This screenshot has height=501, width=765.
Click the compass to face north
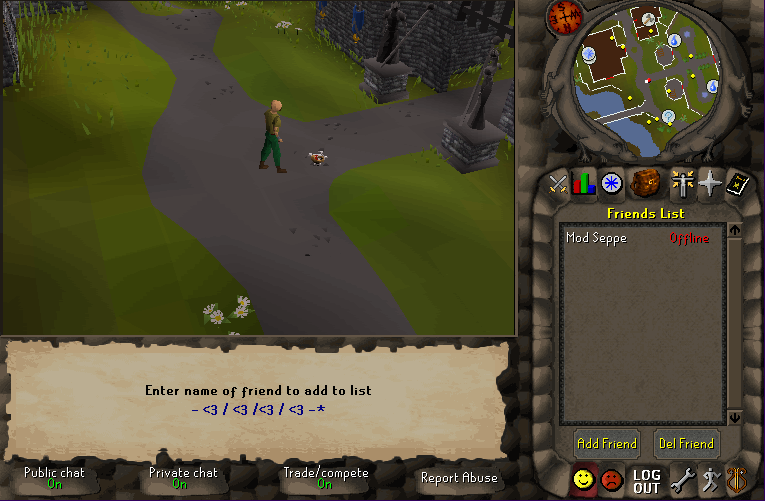(x=565, y=17)
